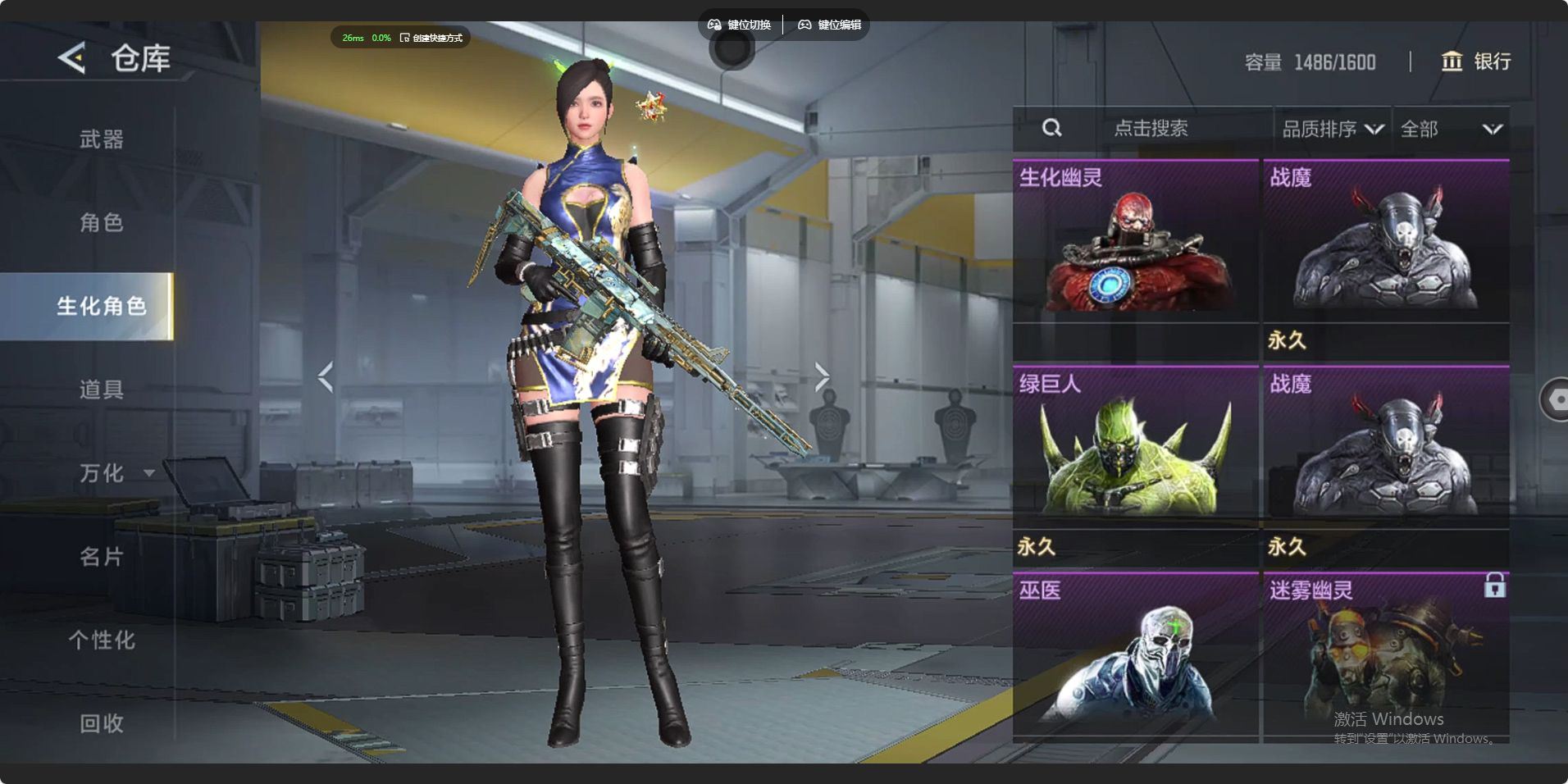Go back using the arrow beside 仓库

coord(72,58)
